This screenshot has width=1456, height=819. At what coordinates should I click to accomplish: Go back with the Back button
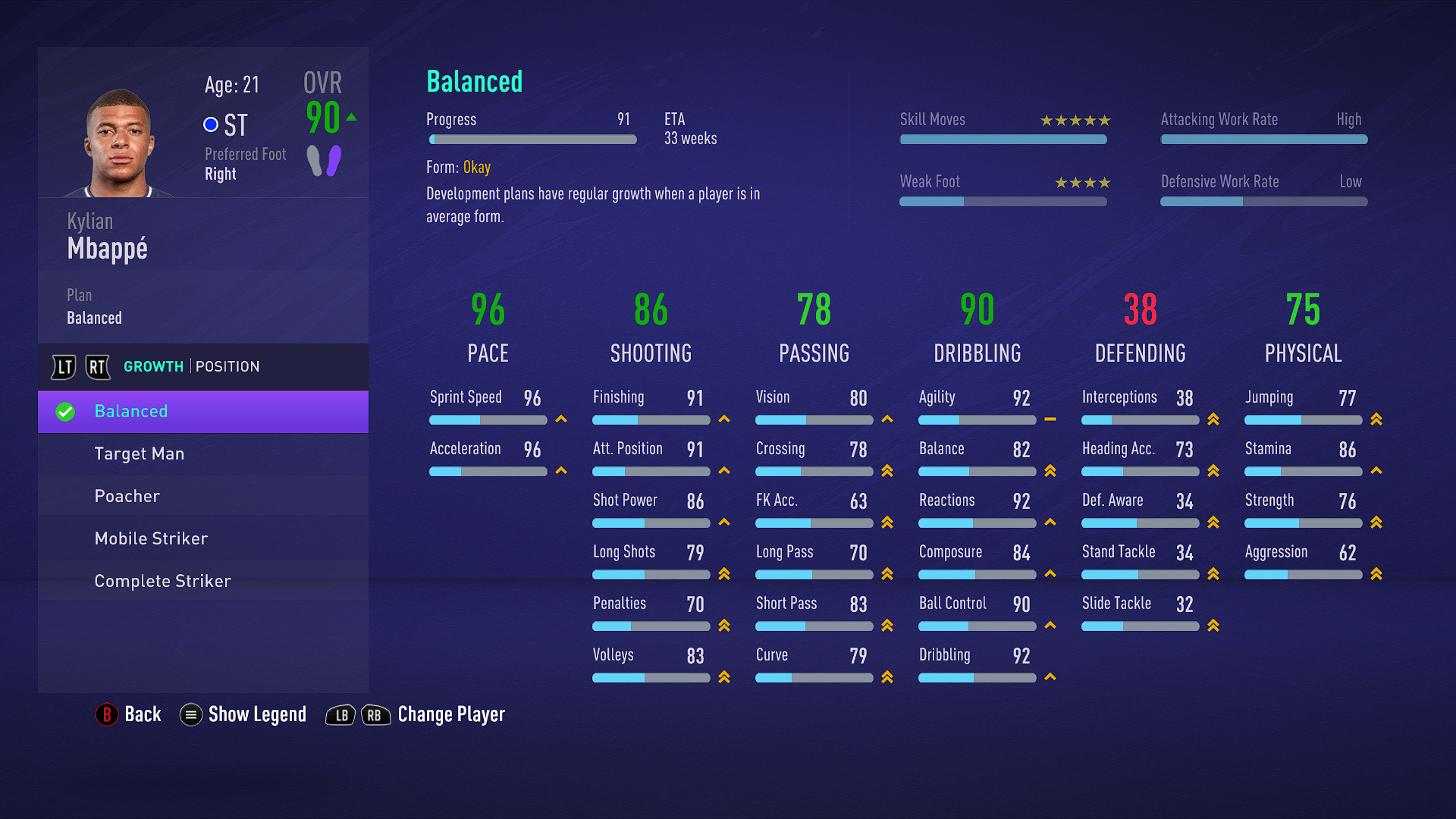(x=129, y=714)
